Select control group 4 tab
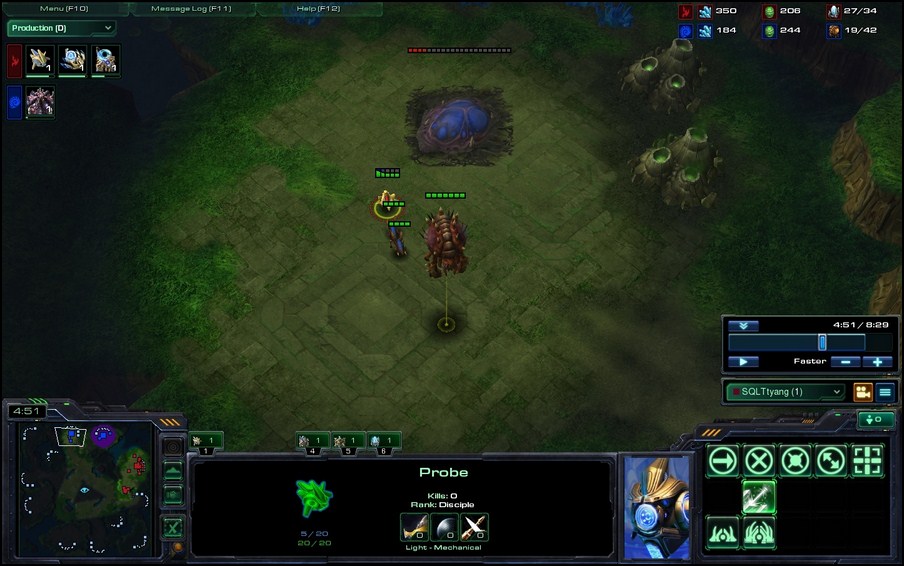This screenshot has width=904, height=566. tap(313, 440)
